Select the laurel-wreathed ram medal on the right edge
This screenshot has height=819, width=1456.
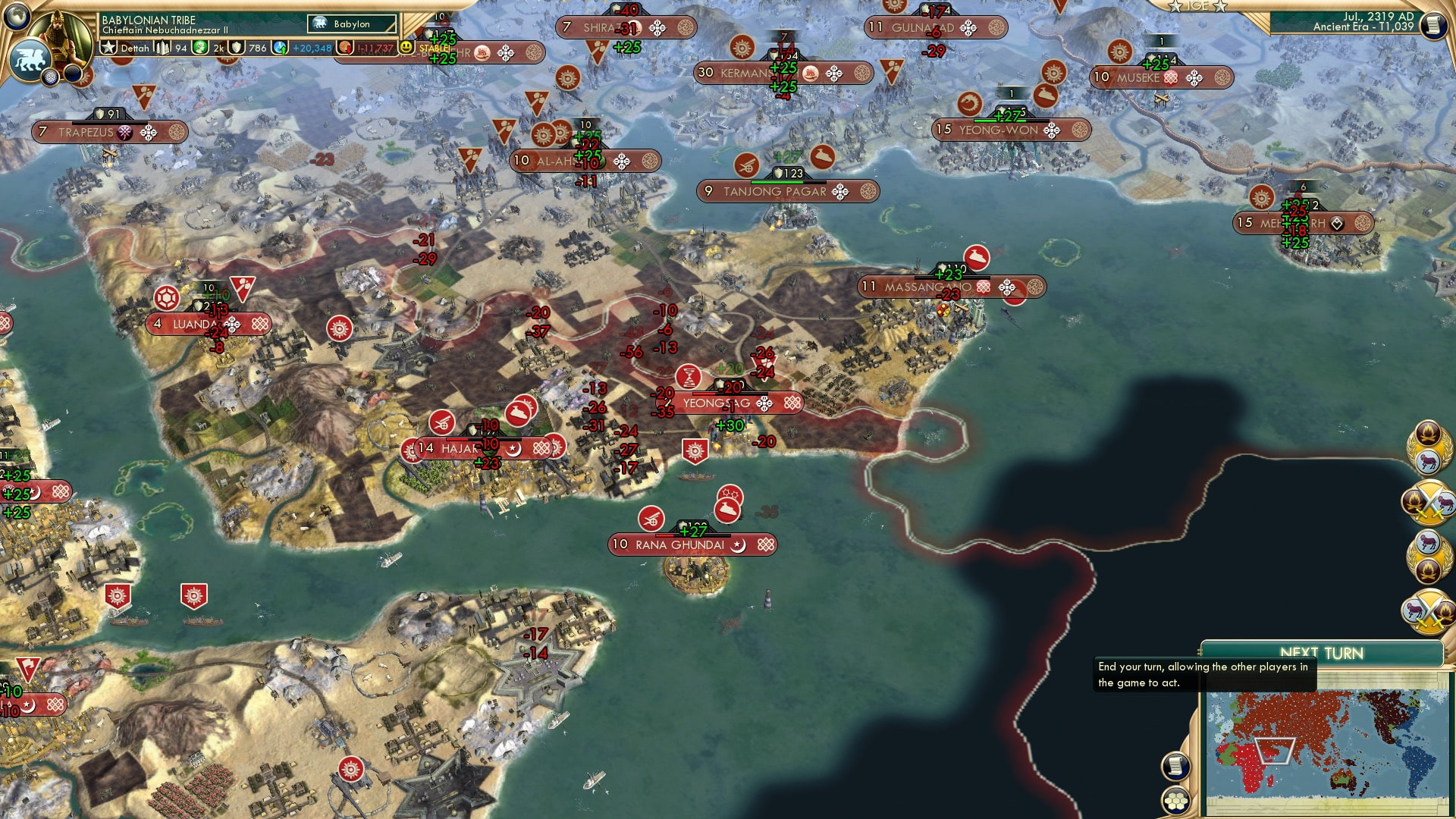pyautogui.click(x=1429, y=451)
